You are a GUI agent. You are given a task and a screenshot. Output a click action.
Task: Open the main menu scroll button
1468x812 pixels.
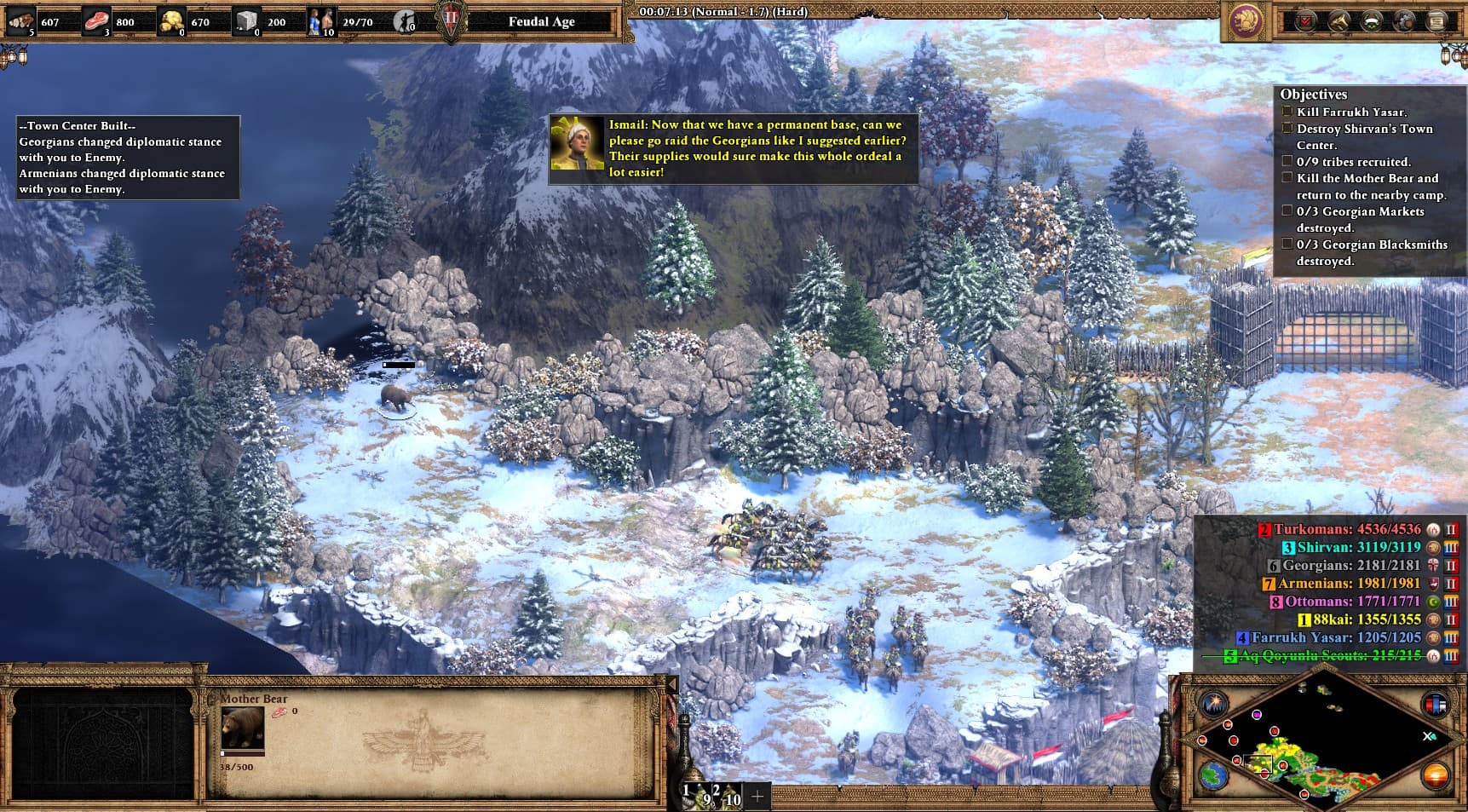click(x=1437, y=22)
